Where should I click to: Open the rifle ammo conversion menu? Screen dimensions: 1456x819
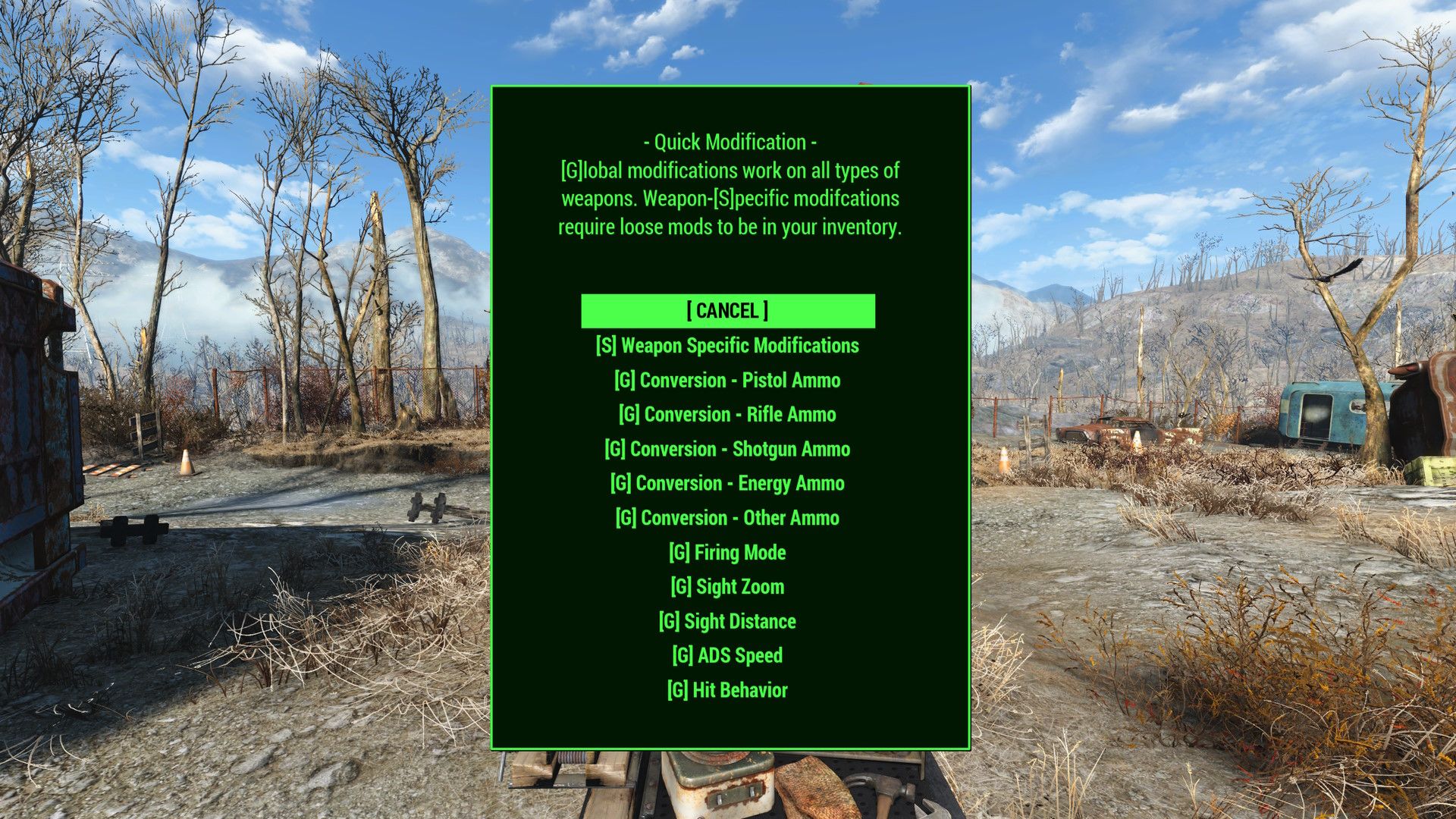[727, 414]
